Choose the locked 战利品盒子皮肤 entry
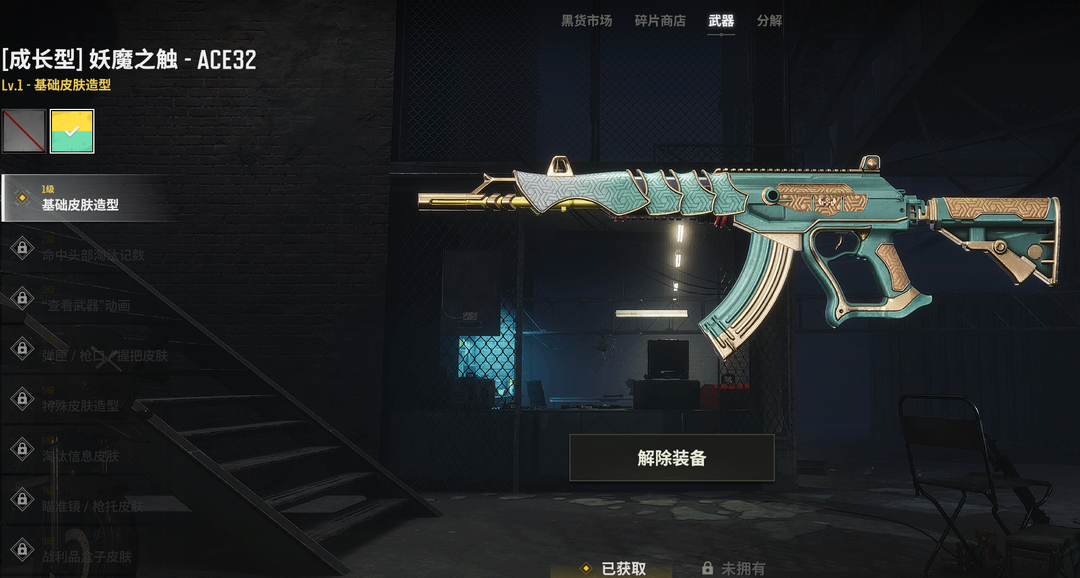The height and width of the screenshot is (578, 1080). (85, 556)
